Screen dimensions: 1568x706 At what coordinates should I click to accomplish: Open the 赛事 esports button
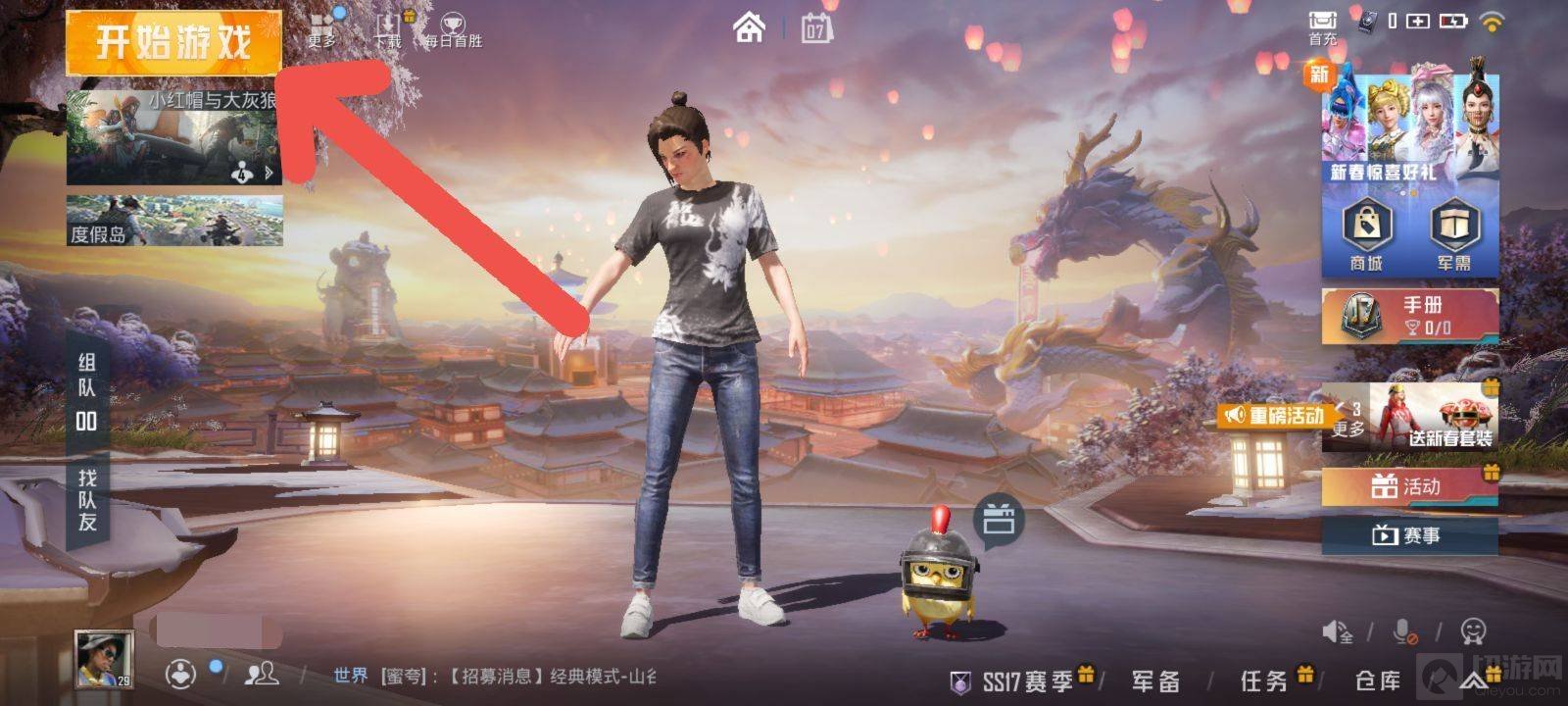pyautogui.click(x=1409, y=535)
